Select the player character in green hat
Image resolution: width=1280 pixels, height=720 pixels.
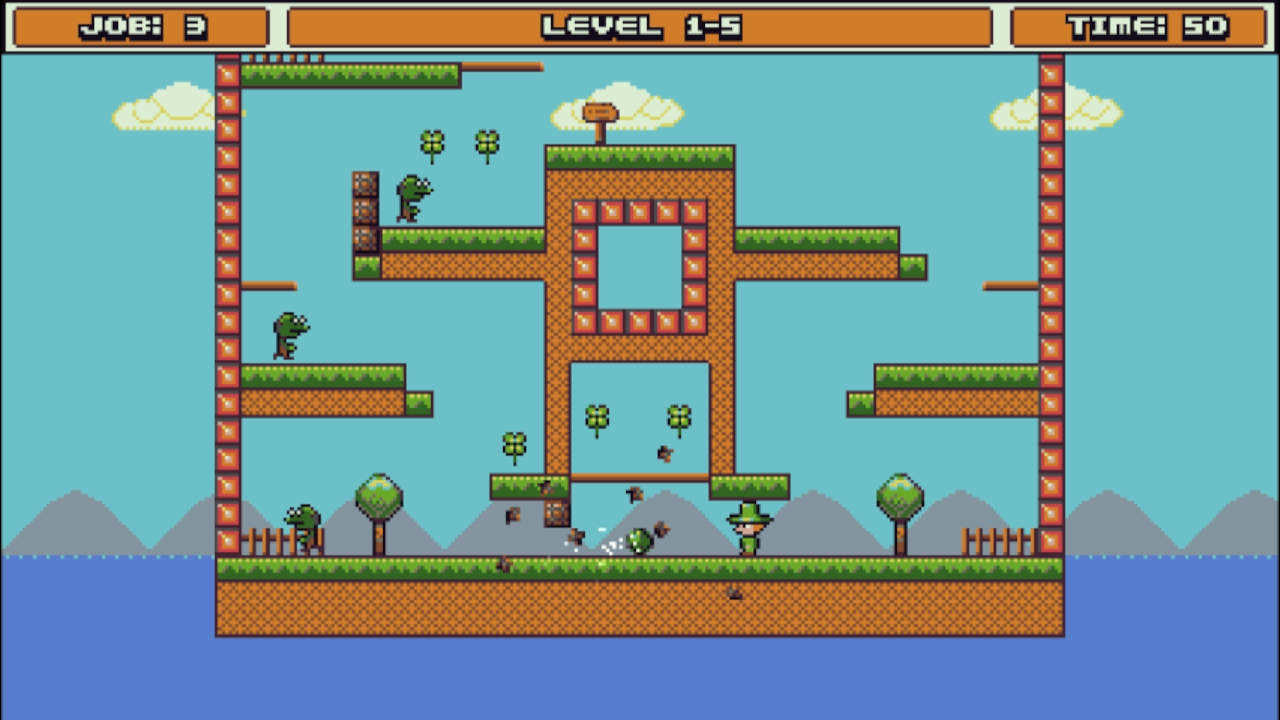[x=748, y=530]
